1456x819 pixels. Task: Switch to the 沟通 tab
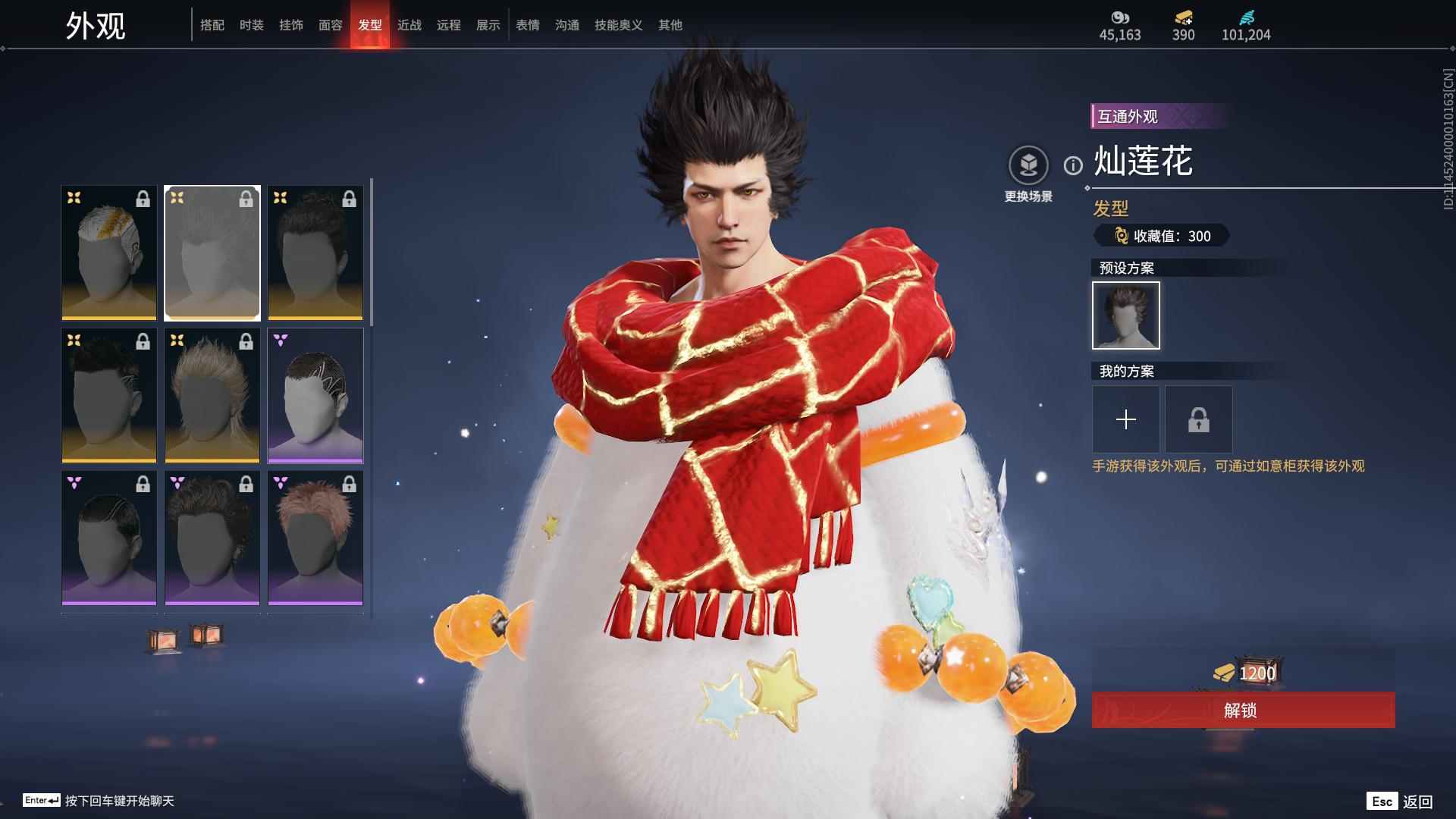pos(567,25)
